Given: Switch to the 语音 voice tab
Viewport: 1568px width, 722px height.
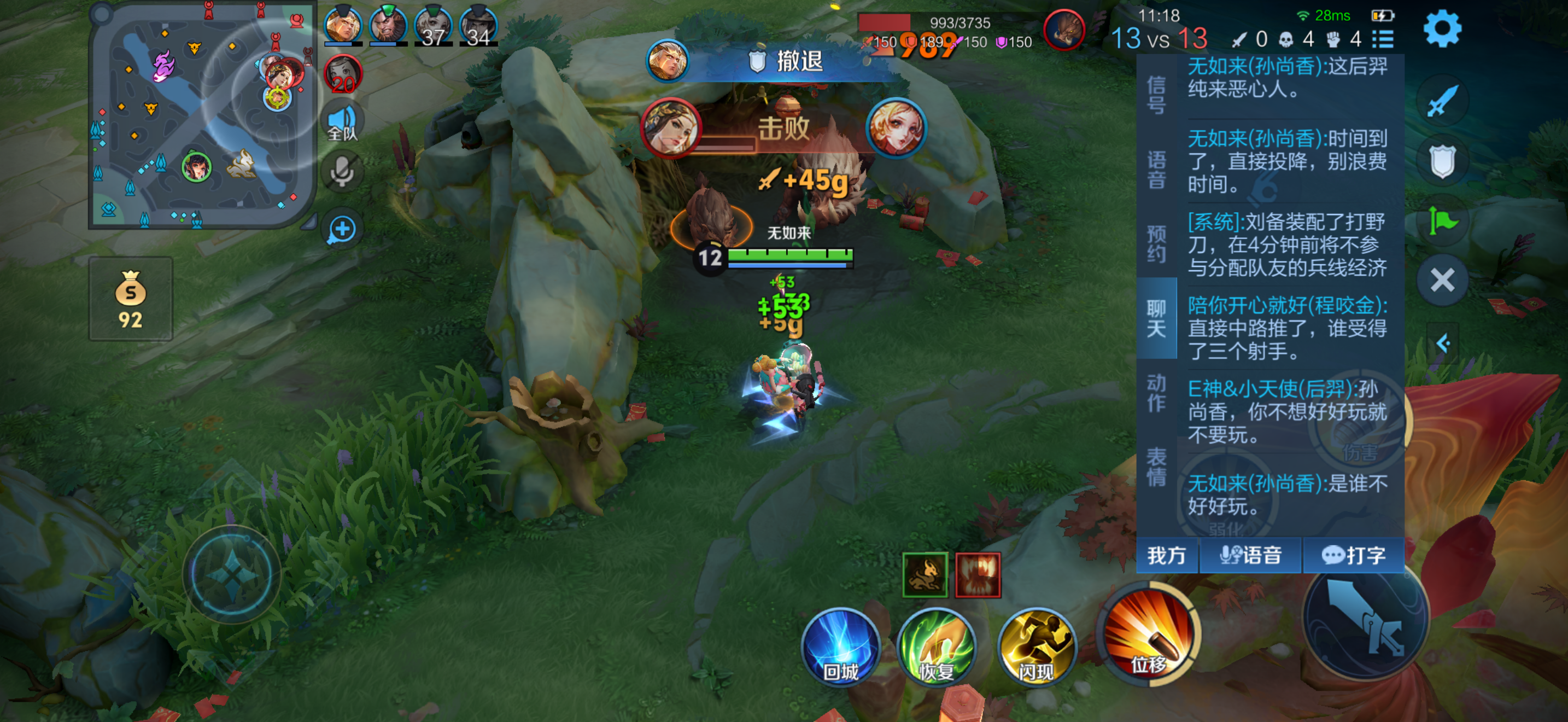Looking at the screenshot, I should coord(1156,170).
